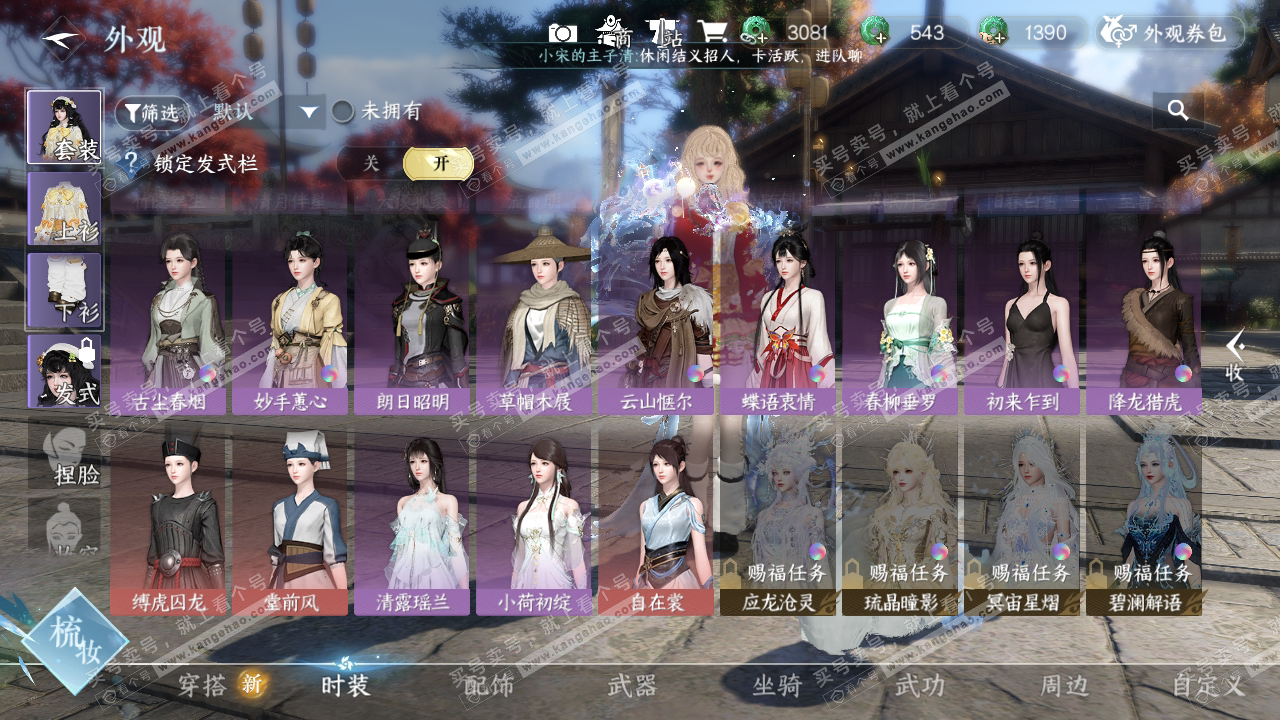
Task: Switch to the 武器 weapons tab
Action: [x=632, y=686]
